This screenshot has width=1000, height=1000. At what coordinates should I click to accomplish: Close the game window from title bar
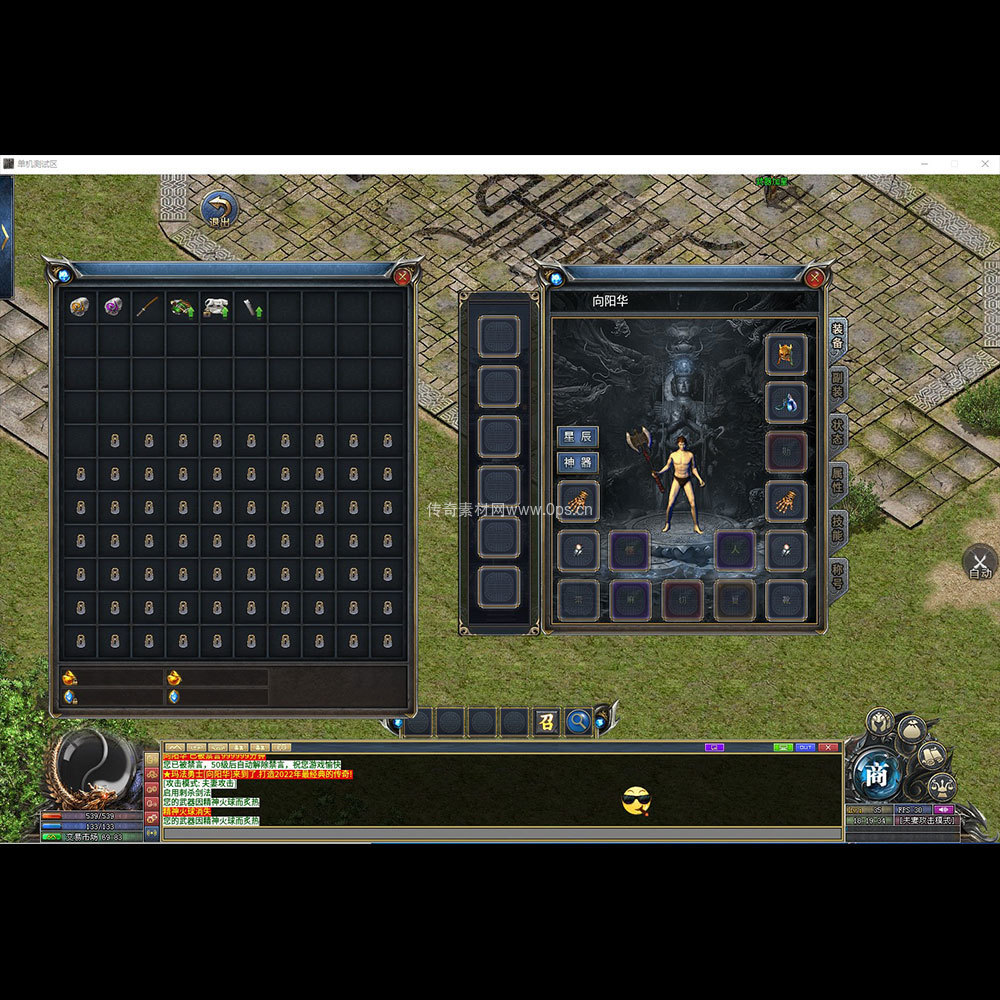[983, 163]
